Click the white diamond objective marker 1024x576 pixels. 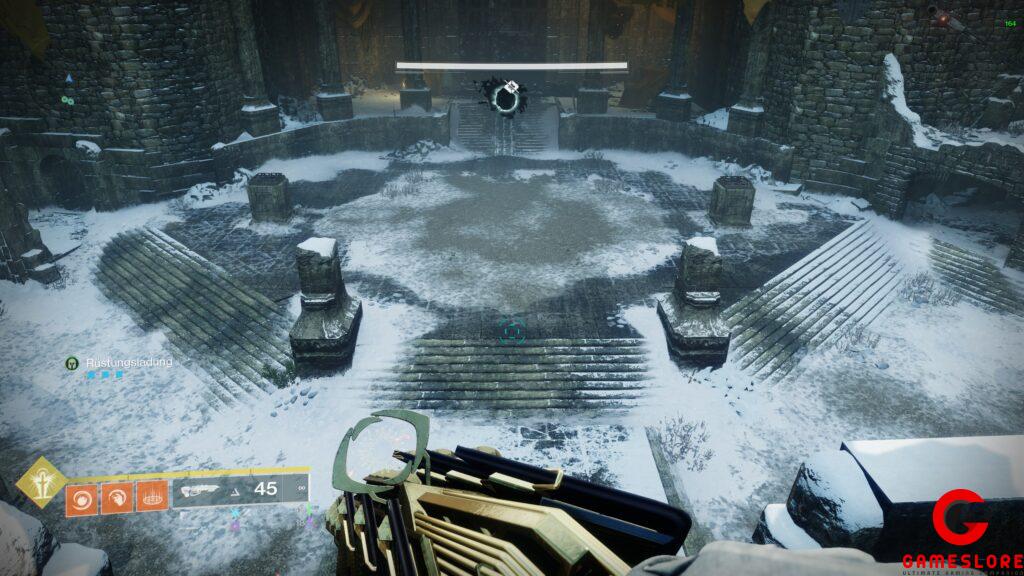click(512, 86)
